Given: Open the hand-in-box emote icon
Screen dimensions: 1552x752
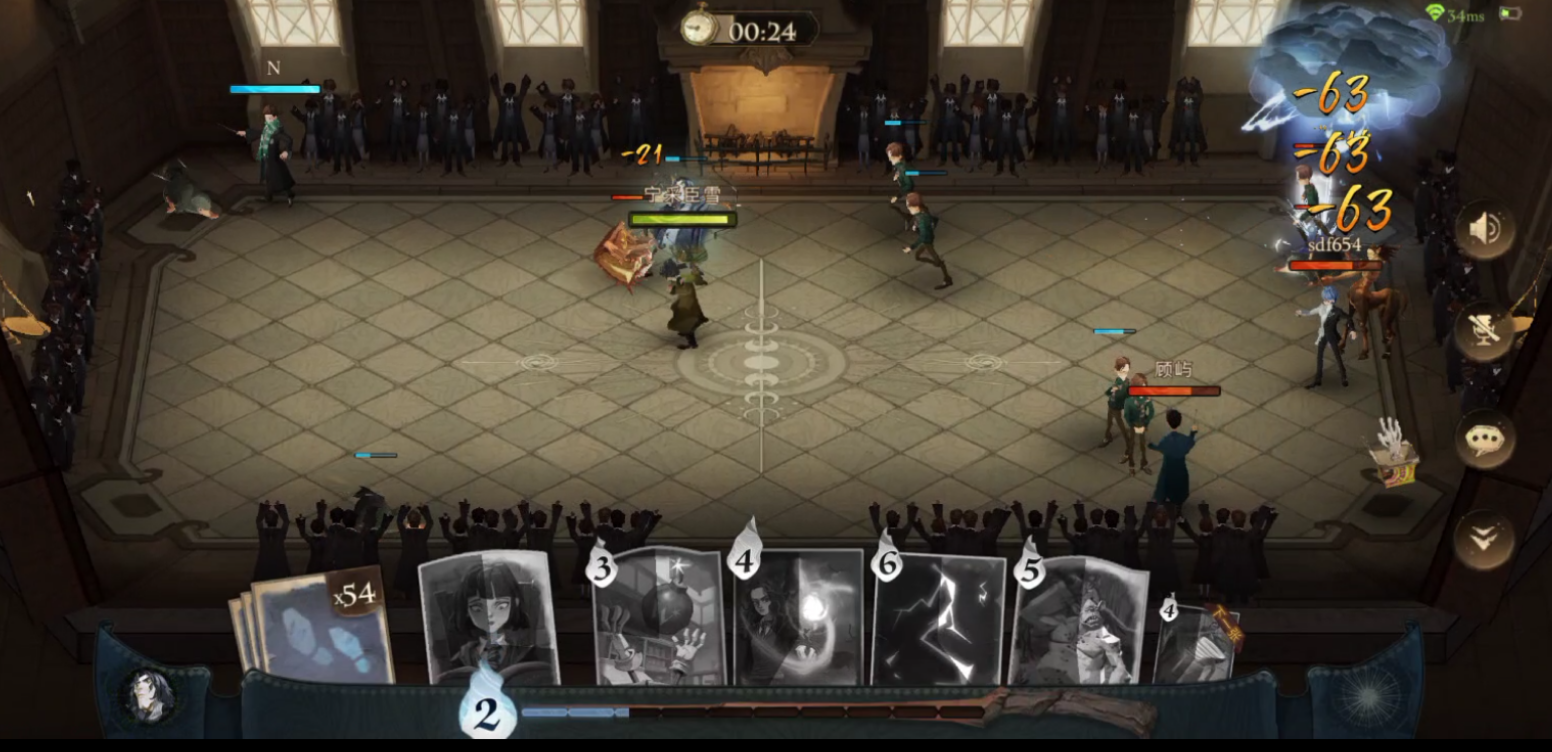Looking at the screenshot, I should [x=1393, y=453].
